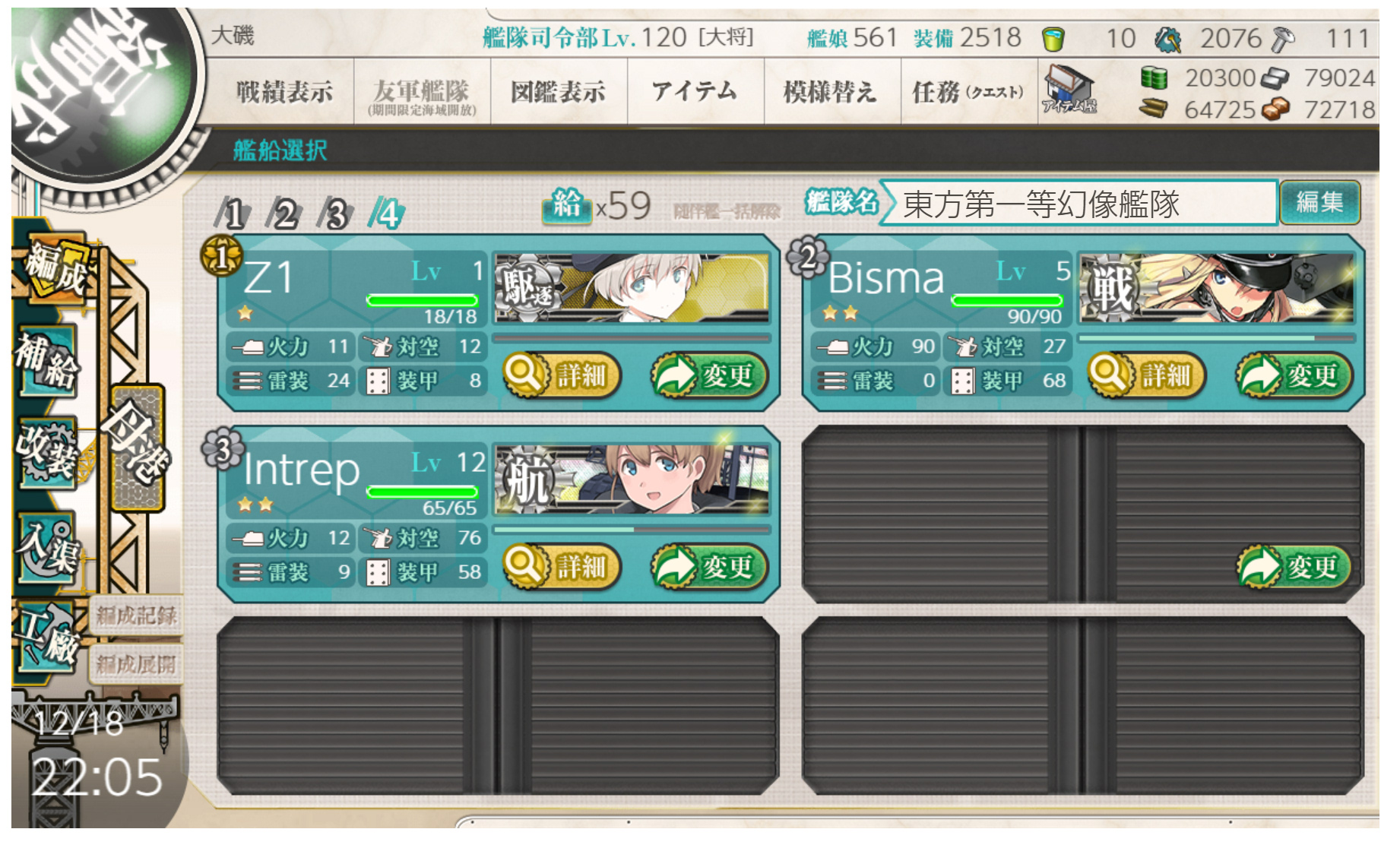
Task: Select the 改装 remodel side menu
Action: pos(47,452)
